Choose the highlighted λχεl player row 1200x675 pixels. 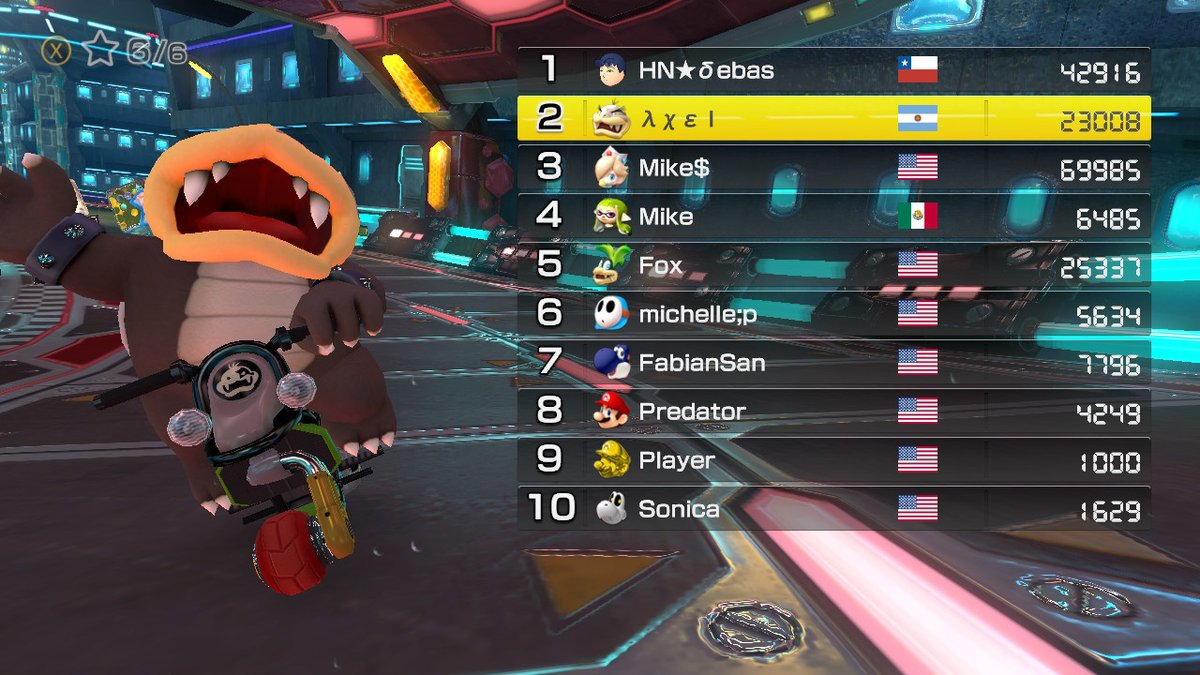833,119
